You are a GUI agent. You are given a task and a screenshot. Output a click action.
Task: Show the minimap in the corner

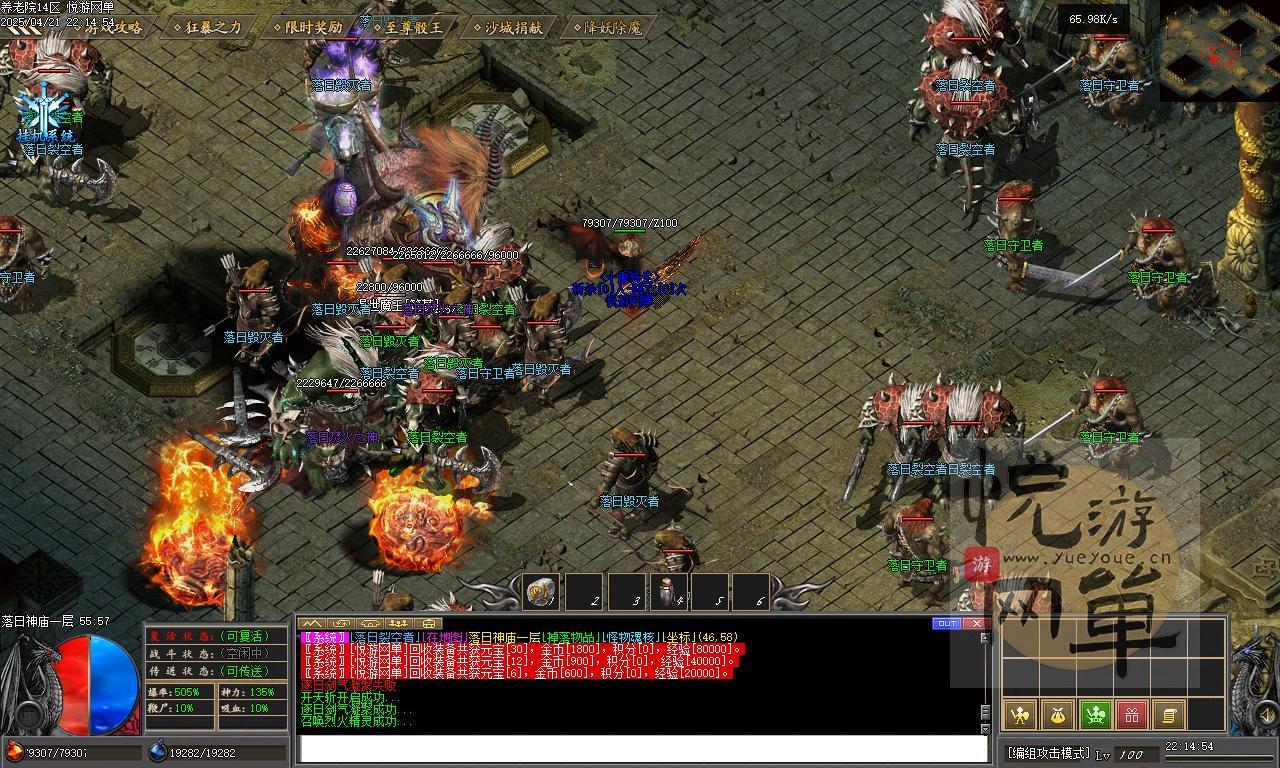click(1219, 50)
